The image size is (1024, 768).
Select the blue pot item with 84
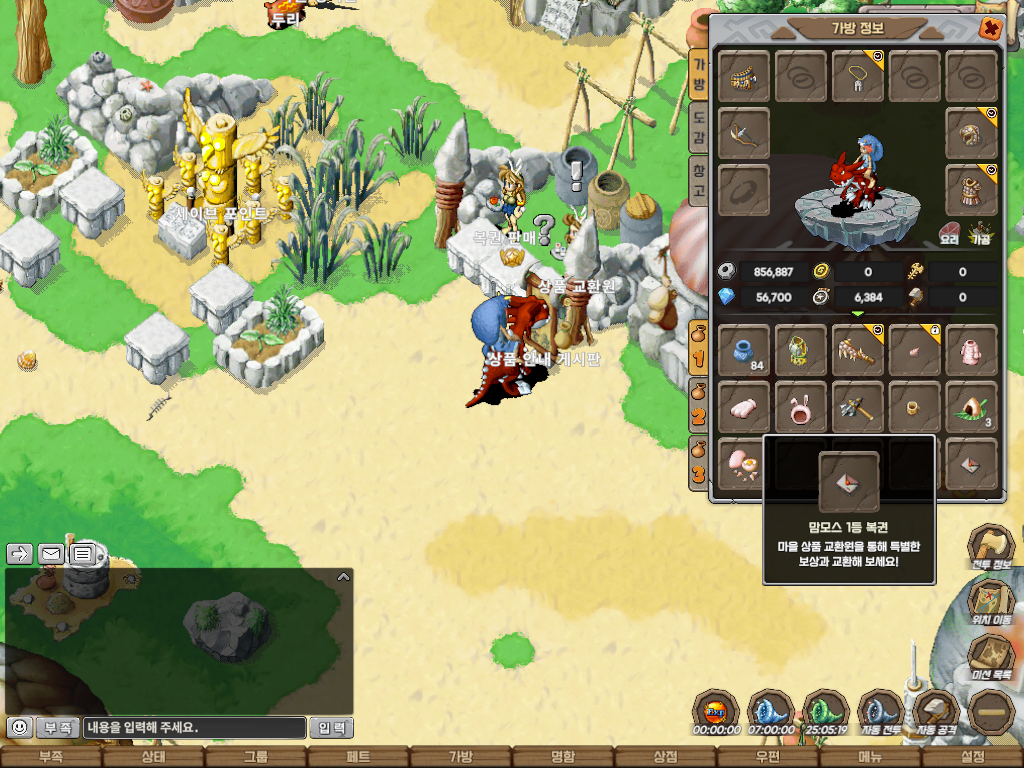pos(744,350)
